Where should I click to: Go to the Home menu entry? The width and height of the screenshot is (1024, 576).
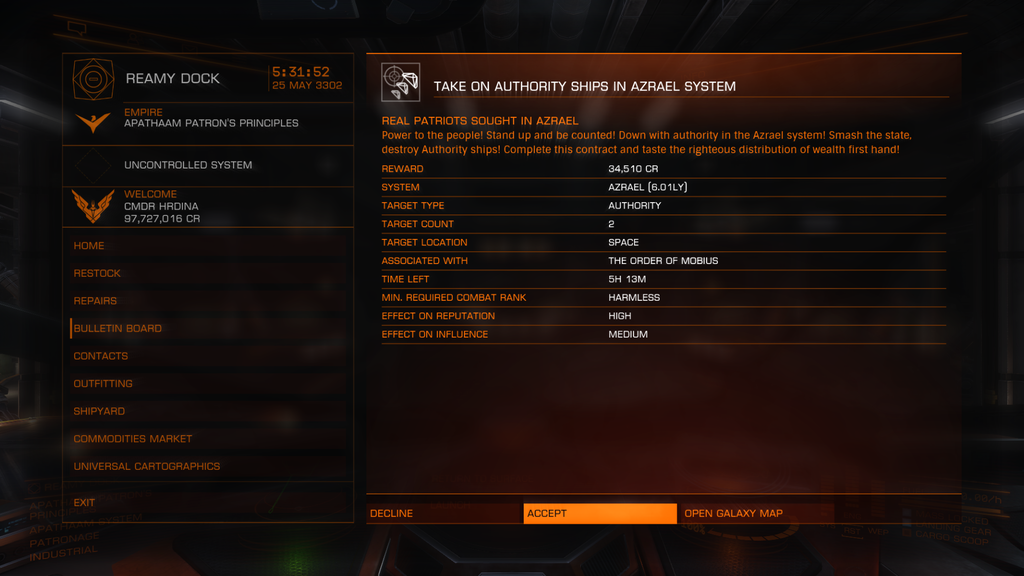(89, 246)
